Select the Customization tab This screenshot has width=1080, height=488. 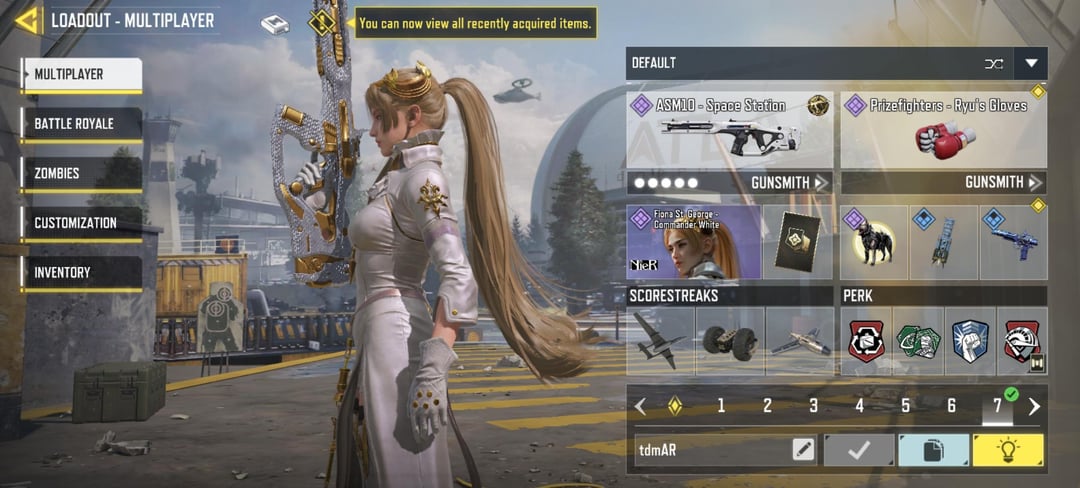click(x=82, y=223)
